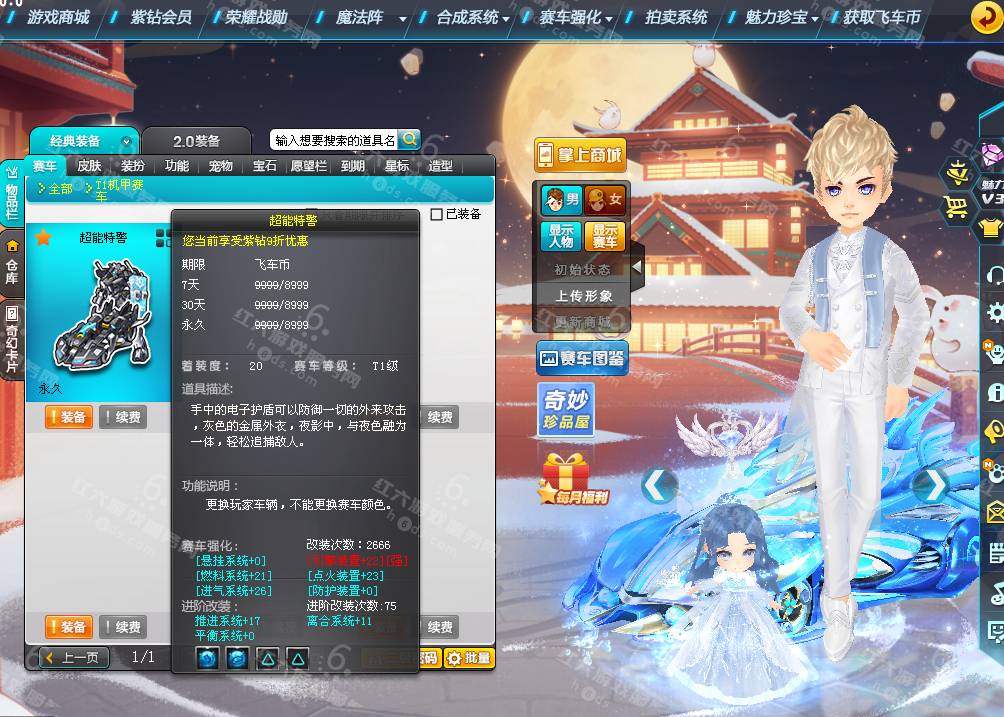Open the 每月福利 monthly gift
1004x717 pixels.
(x=575, y=480)
